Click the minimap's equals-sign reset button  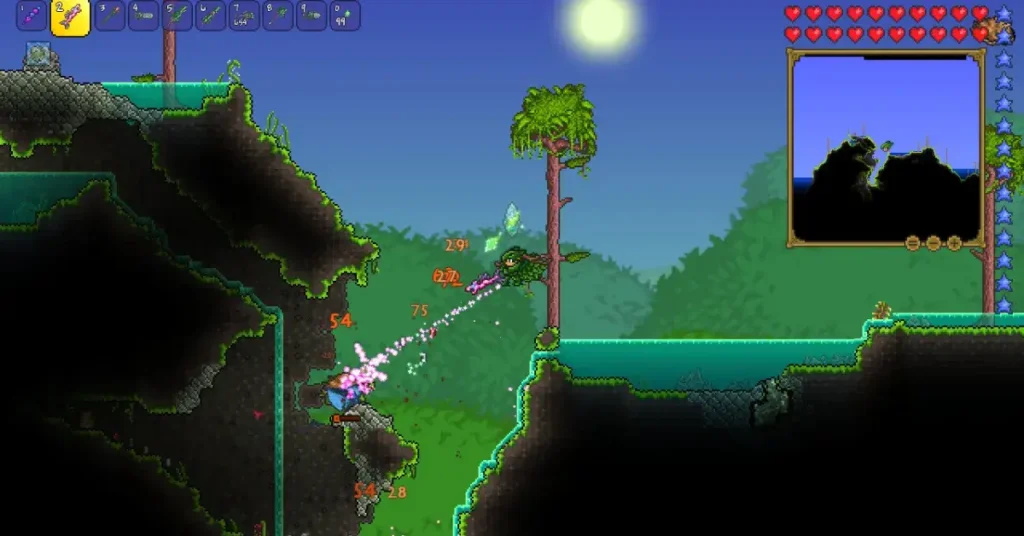tap(913, 242)
